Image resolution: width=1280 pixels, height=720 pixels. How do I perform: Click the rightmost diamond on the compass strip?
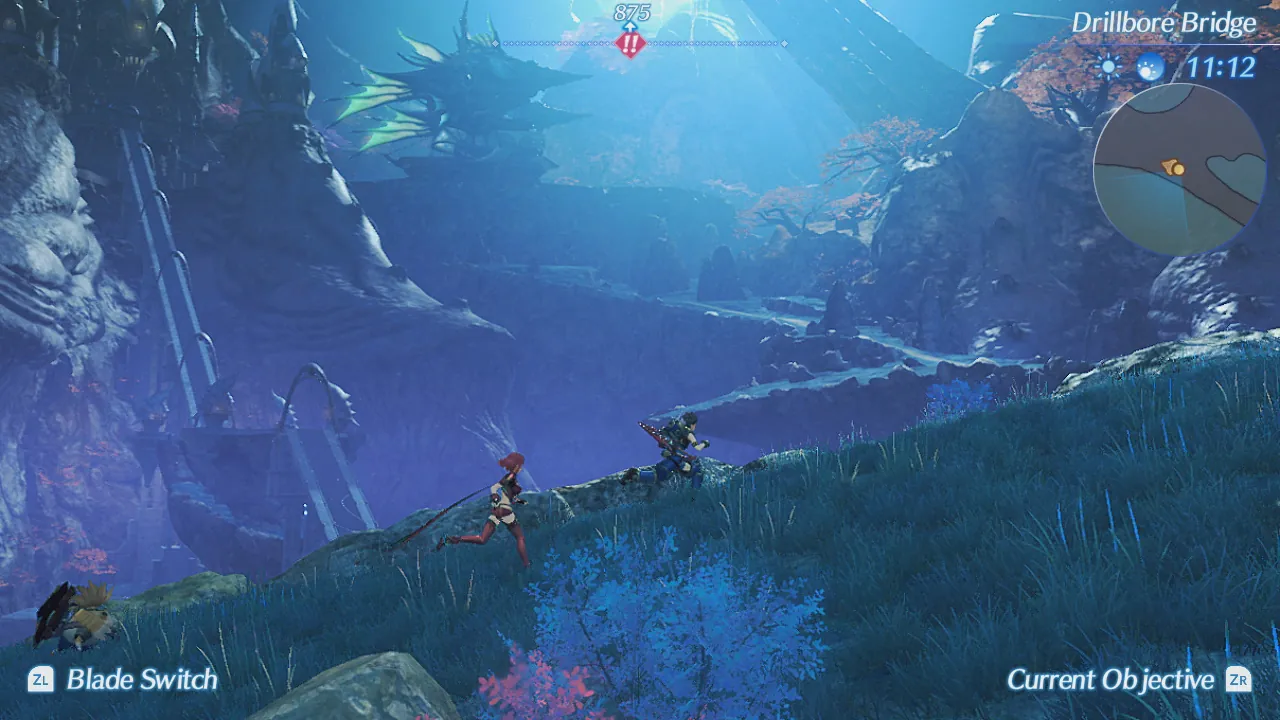click(784, 43)
